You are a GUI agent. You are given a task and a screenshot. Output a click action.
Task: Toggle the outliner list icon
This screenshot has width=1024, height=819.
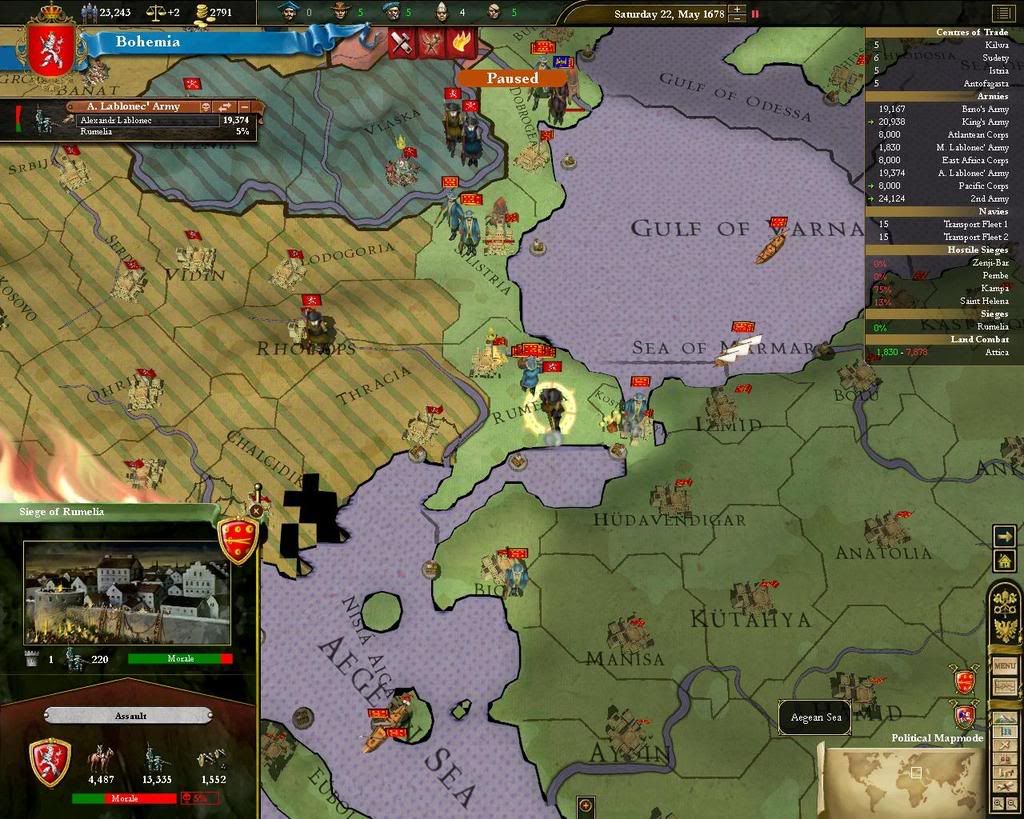(1002, 13)
